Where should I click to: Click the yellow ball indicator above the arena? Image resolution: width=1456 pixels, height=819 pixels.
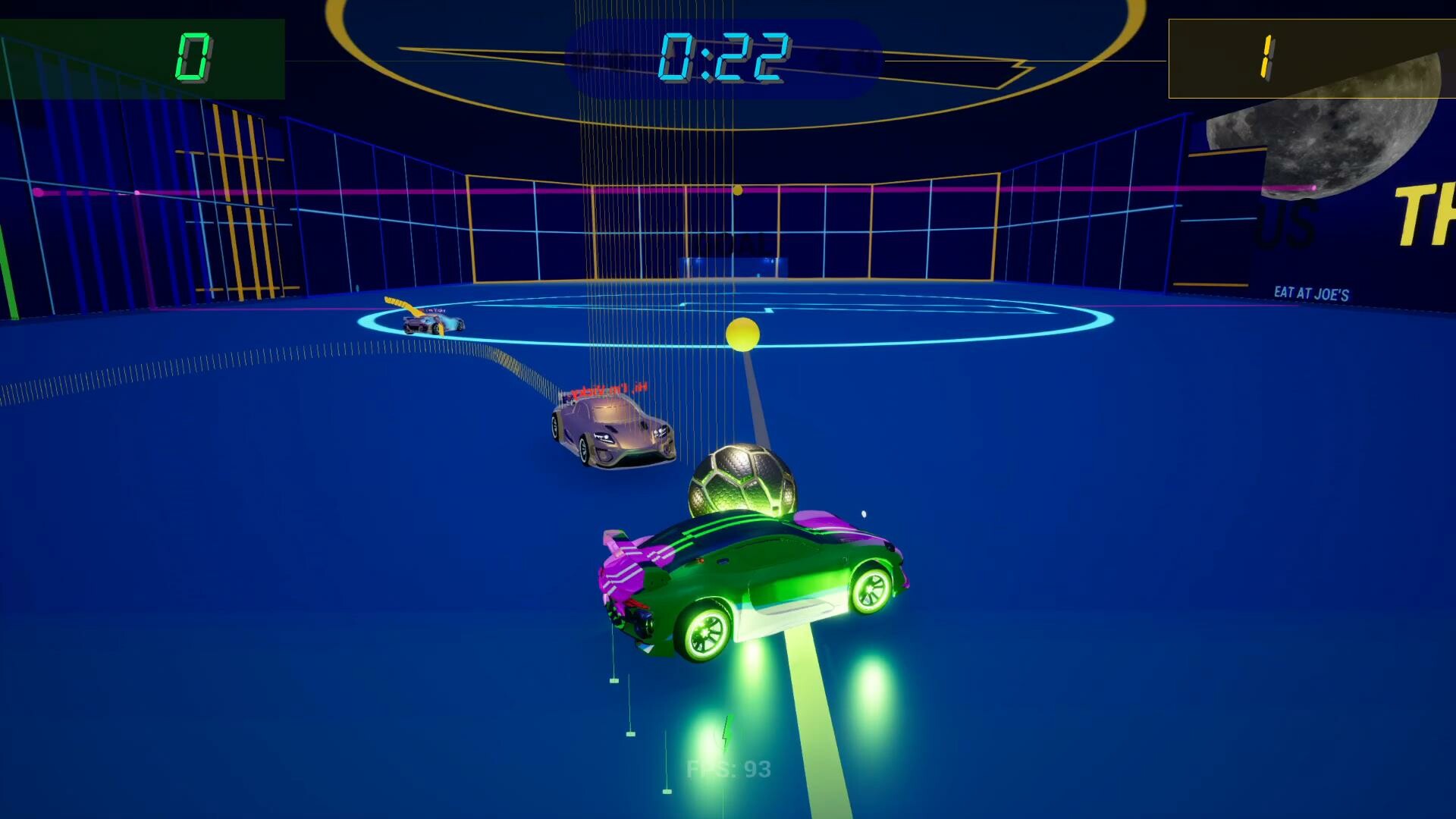tap(737, 190)
